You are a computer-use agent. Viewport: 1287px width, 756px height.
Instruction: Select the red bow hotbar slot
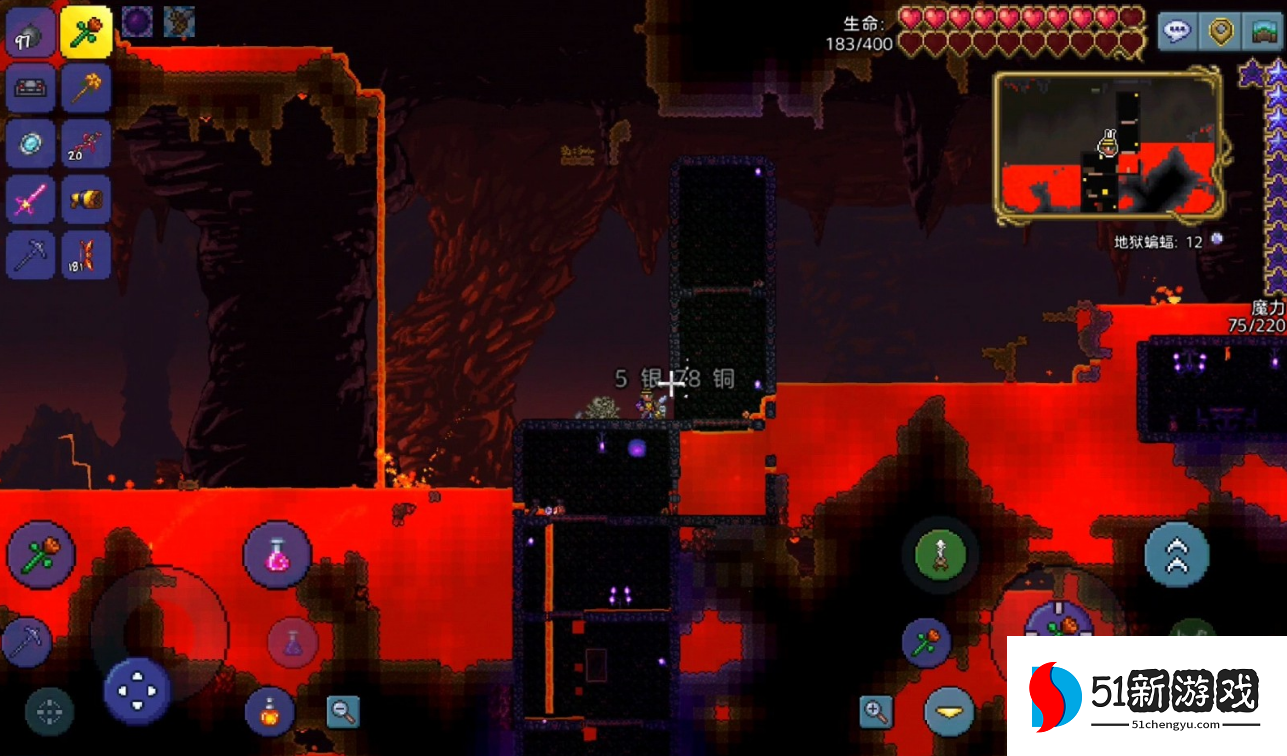tap(85, 144)
